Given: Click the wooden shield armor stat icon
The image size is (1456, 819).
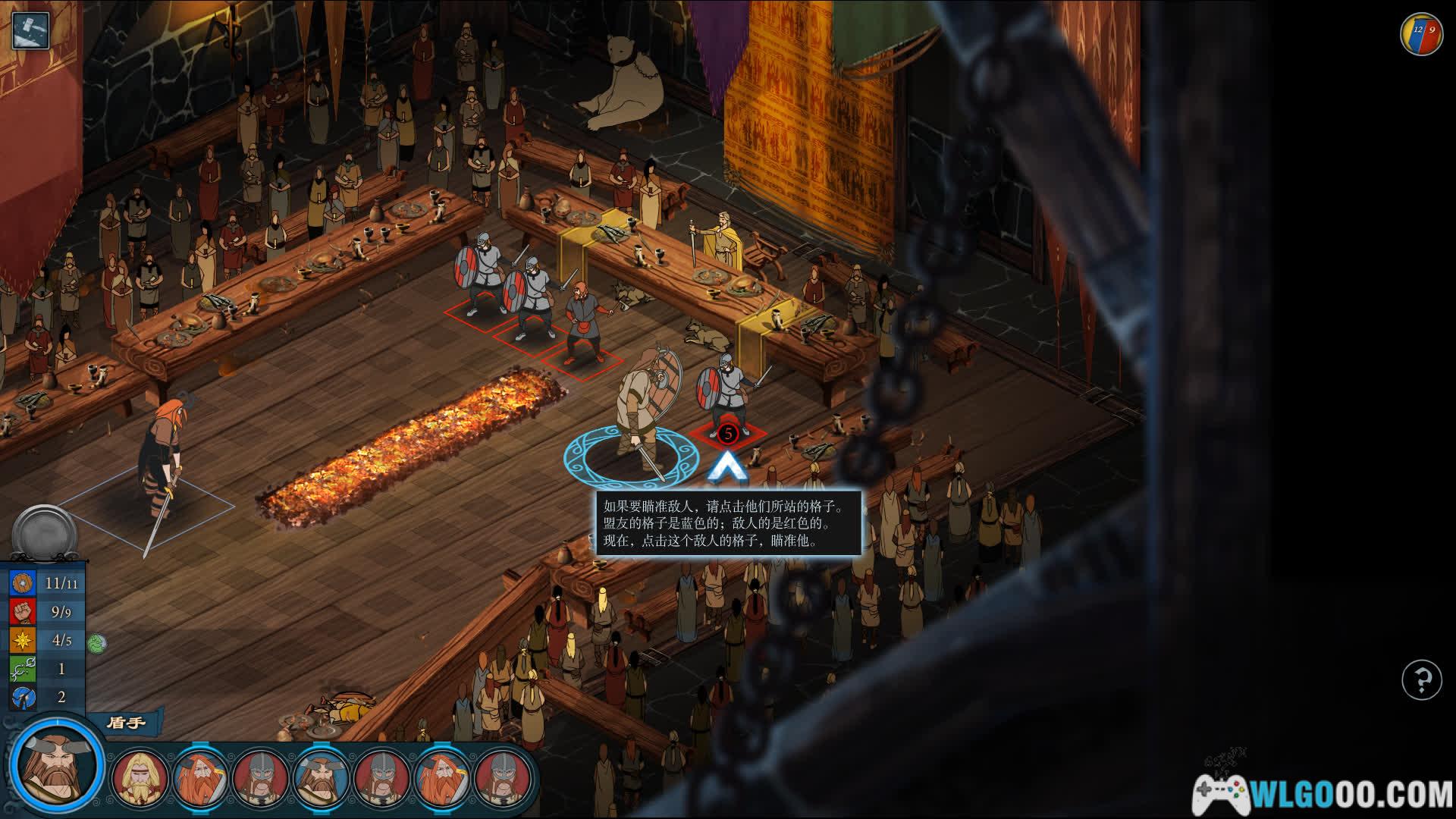Looking at the screenshot, I should coord(23,582).
